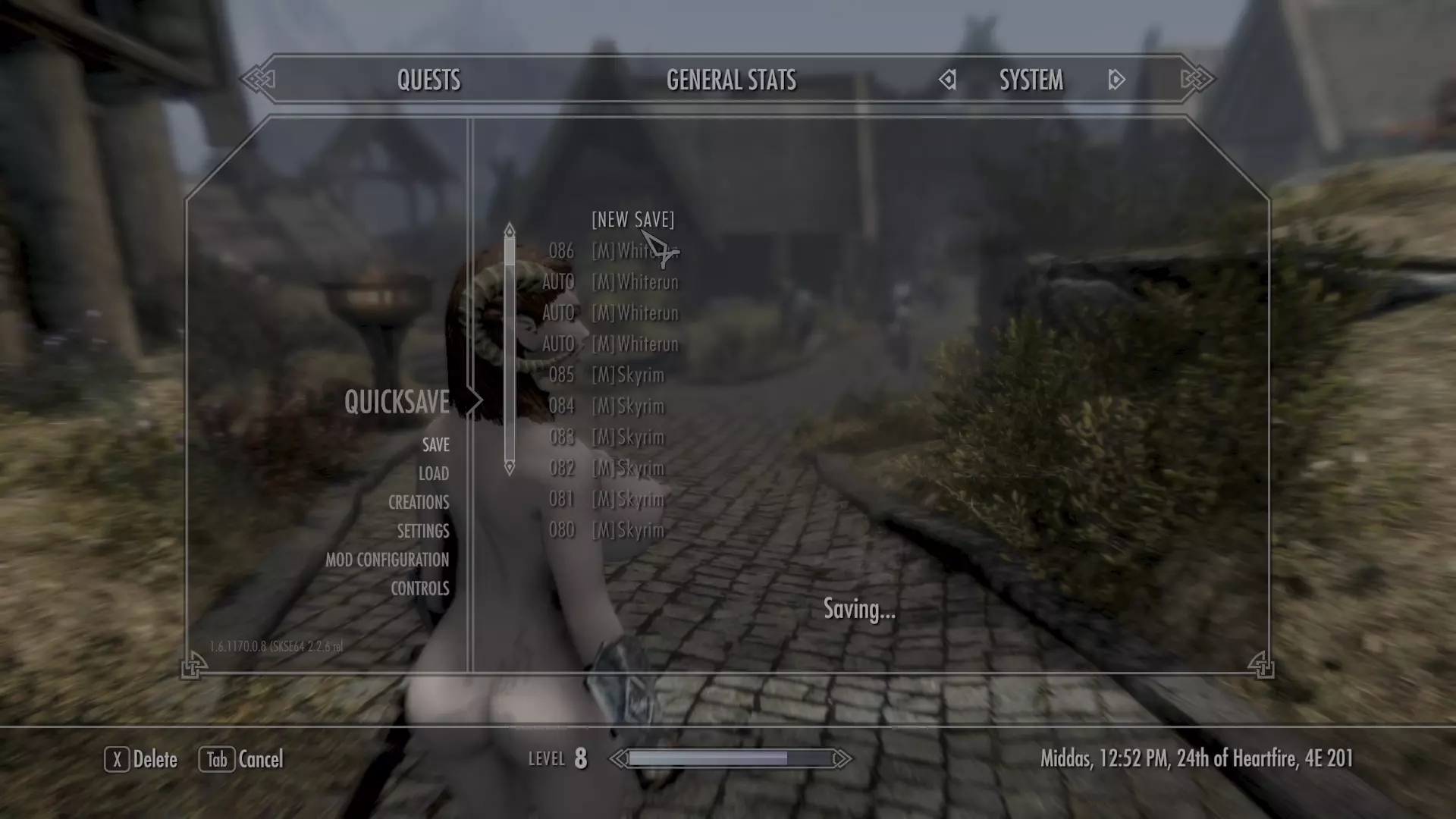The height and width of the screenshot is (819, 1456).
Task: Open the Settings menu entry
Action: click(x=423, y=532)
